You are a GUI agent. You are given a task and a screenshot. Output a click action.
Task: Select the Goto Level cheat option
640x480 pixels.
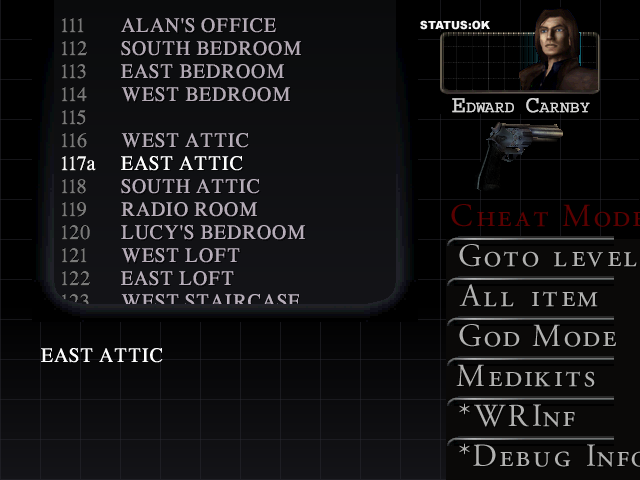click(x=545, y=257)
